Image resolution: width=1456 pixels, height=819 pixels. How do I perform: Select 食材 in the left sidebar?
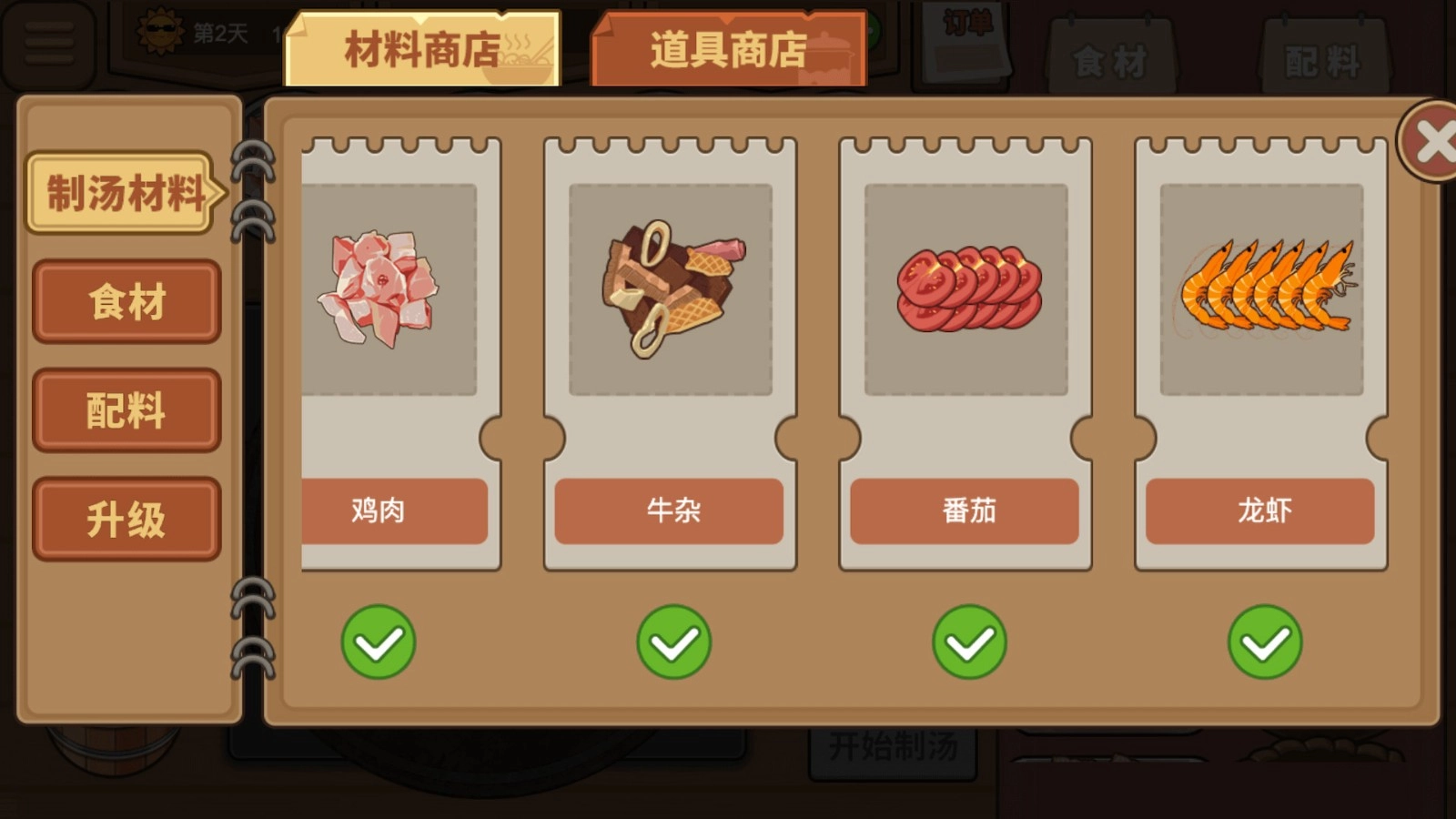click(x=126, y=302)
